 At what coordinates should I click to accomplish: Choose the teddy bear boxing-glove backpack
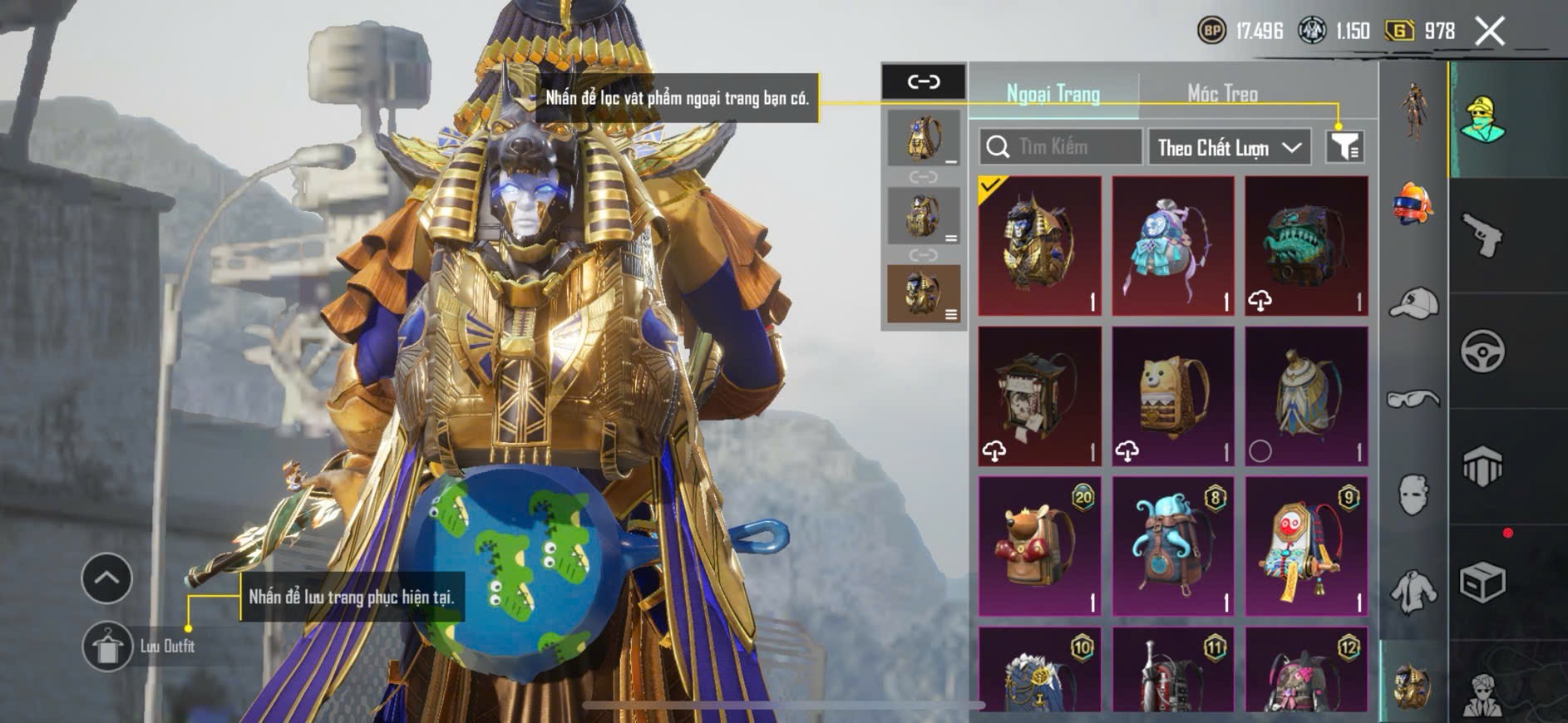1039,546
